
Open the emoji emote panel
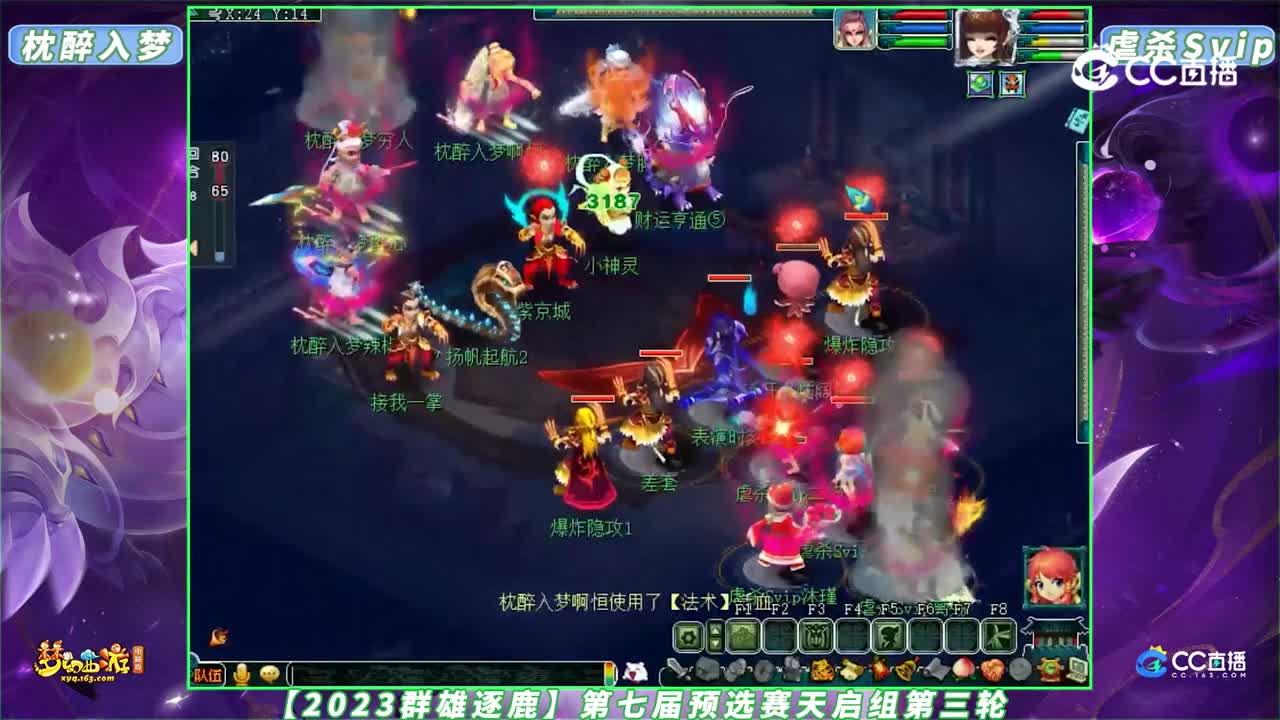pyautogui.click(x=268, y=671)
